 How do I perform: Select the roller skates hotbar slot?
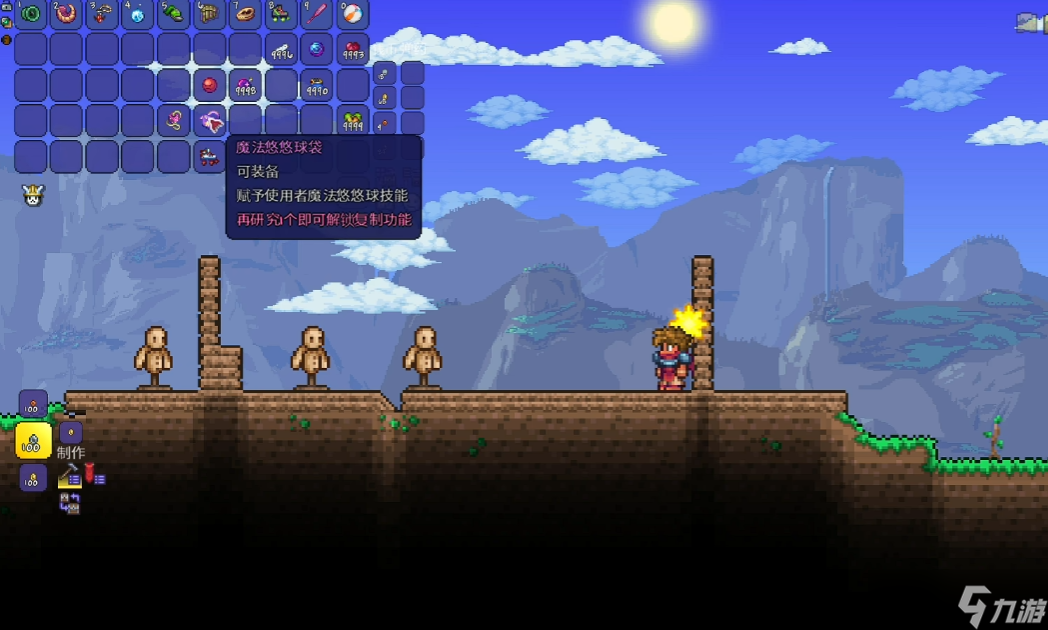282,14
